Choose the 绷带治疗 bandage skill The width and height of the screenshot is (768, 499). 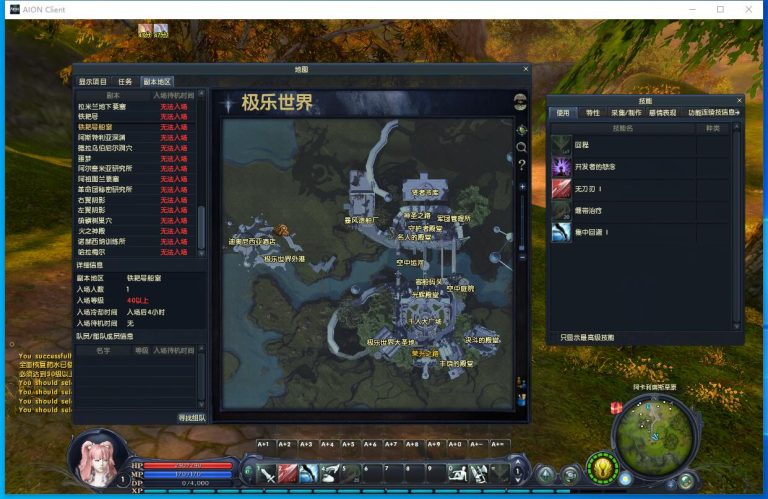pos(562,210)
